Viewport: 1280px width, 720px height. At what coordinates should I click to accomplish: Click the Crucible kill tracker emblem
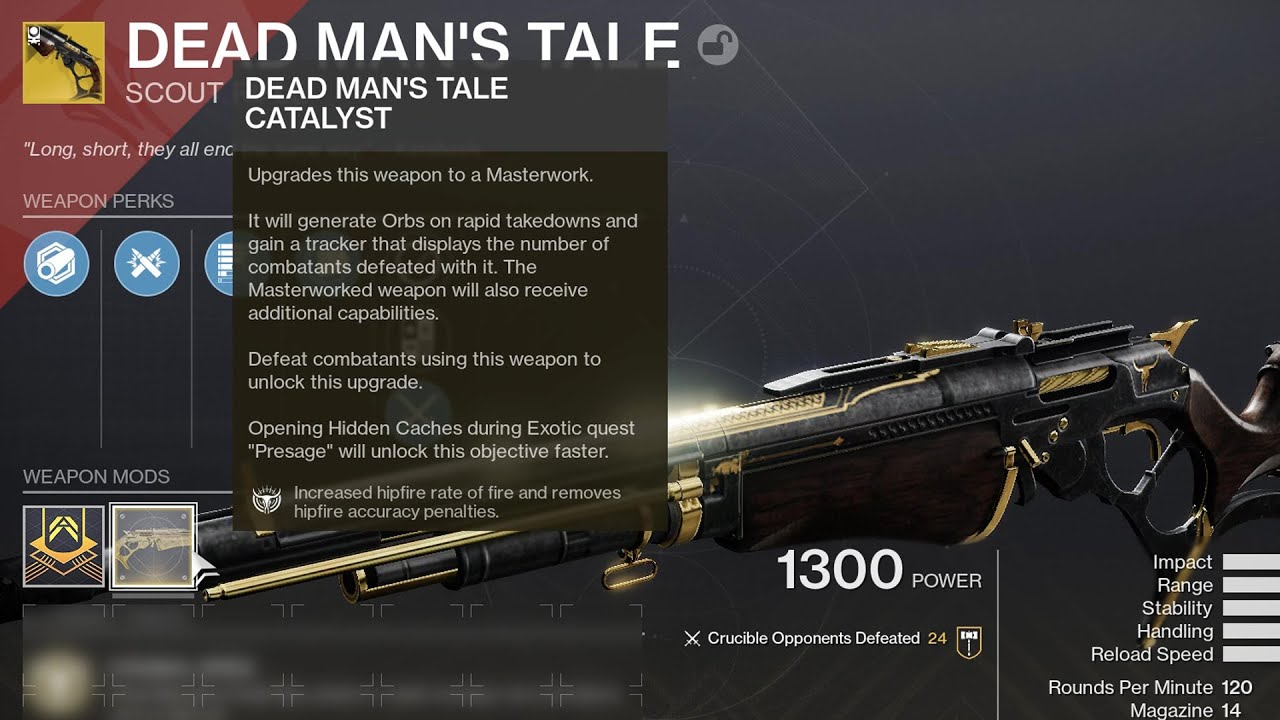click(968, 640)
